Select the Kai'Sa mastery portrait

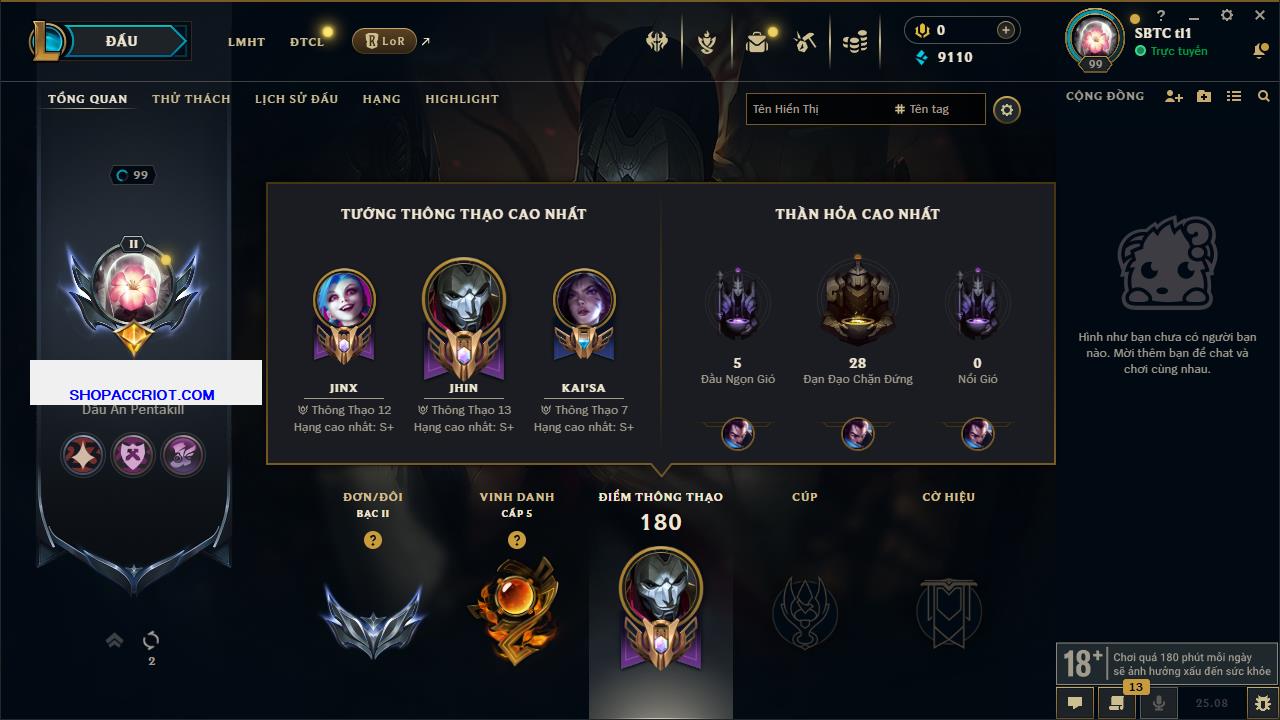[584, 300]
